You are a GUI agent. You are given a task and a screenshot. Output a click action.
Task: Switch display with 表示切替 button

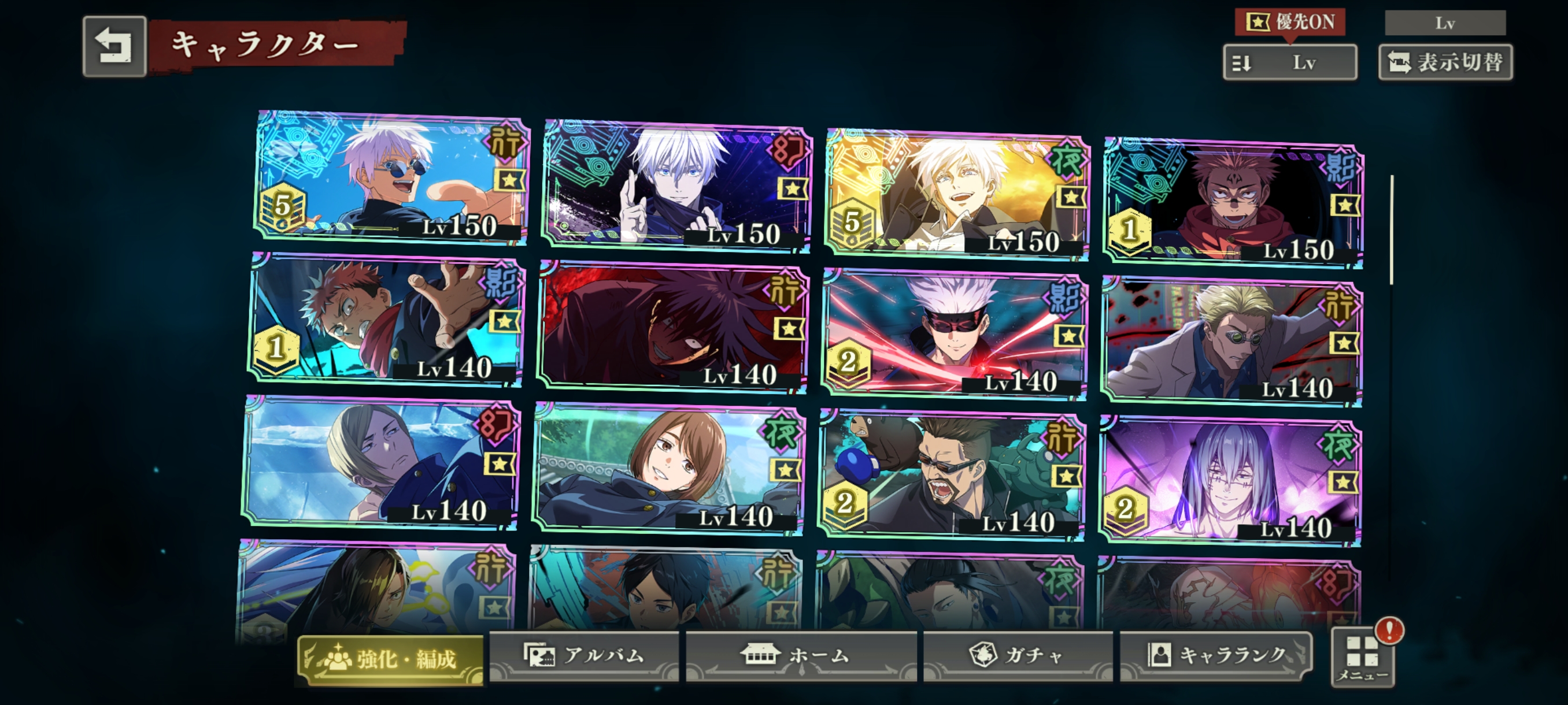pyautogui.click(x=1445, y=62)
